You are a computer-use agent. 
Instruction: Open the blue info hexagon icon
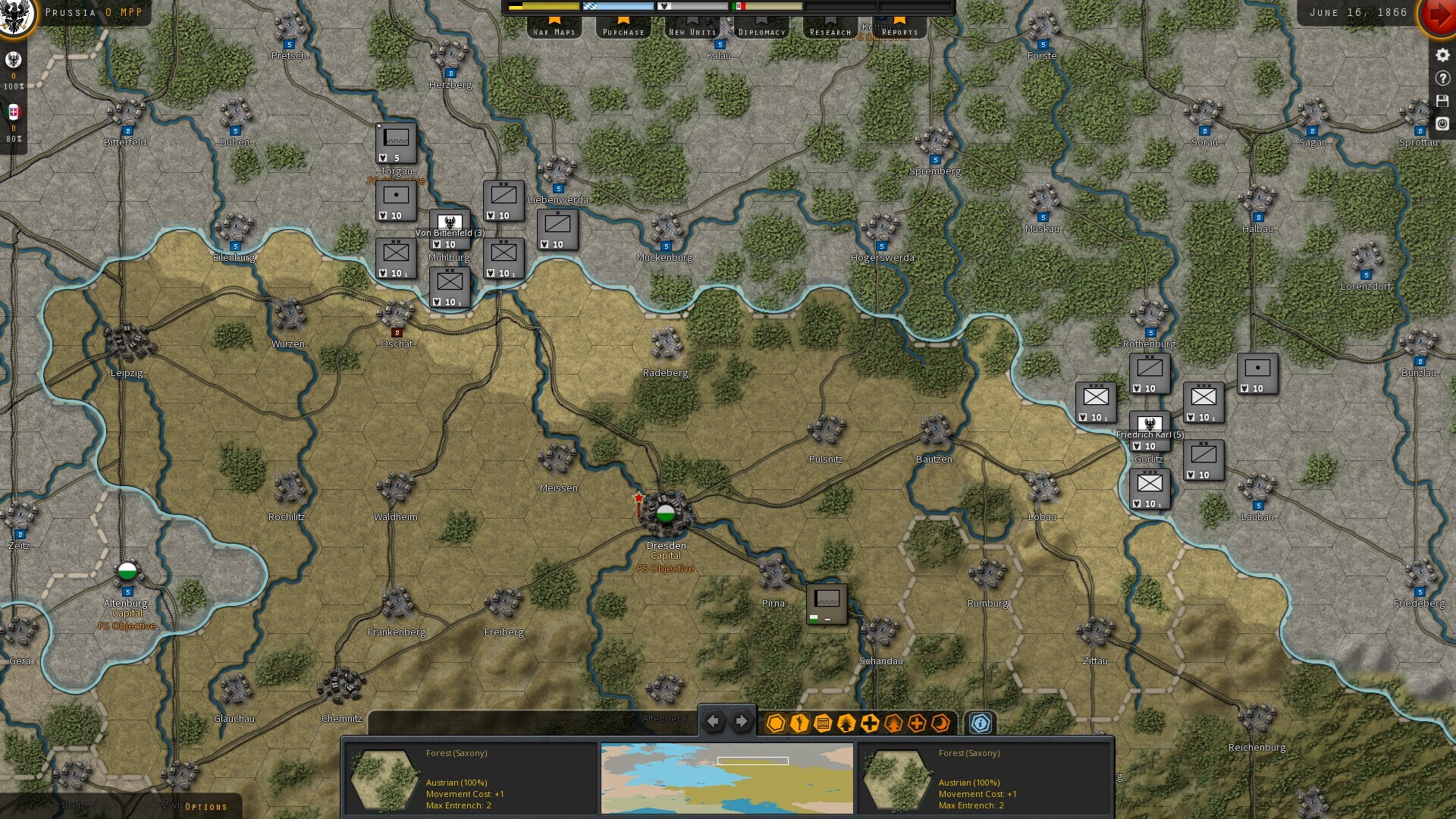tap(981, 723)
